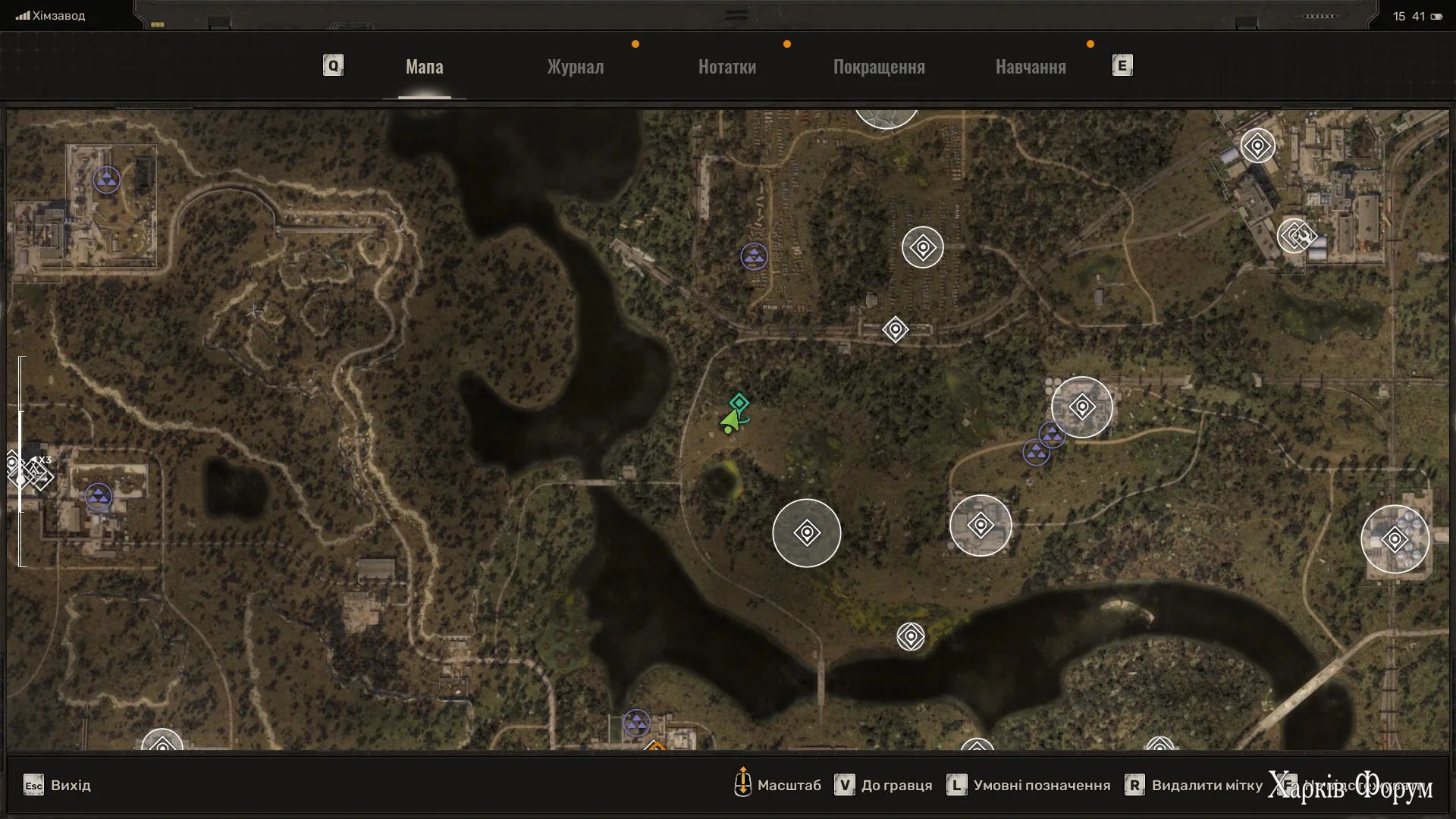1456x819 pixels.
Task: Adjust the map zoom scale bar
Action: pyautogui.click(x=21, y=461)
